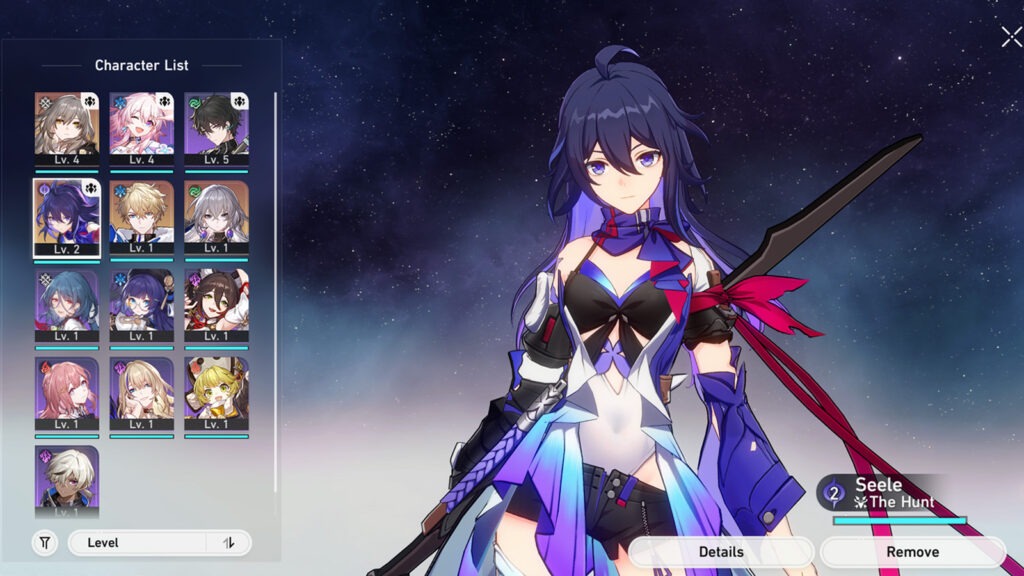This screenshot has width=1024, height=576.
Task: Select Serval, the long-haired blonde character
Action: pyautogui.click(x=141, y=393)
